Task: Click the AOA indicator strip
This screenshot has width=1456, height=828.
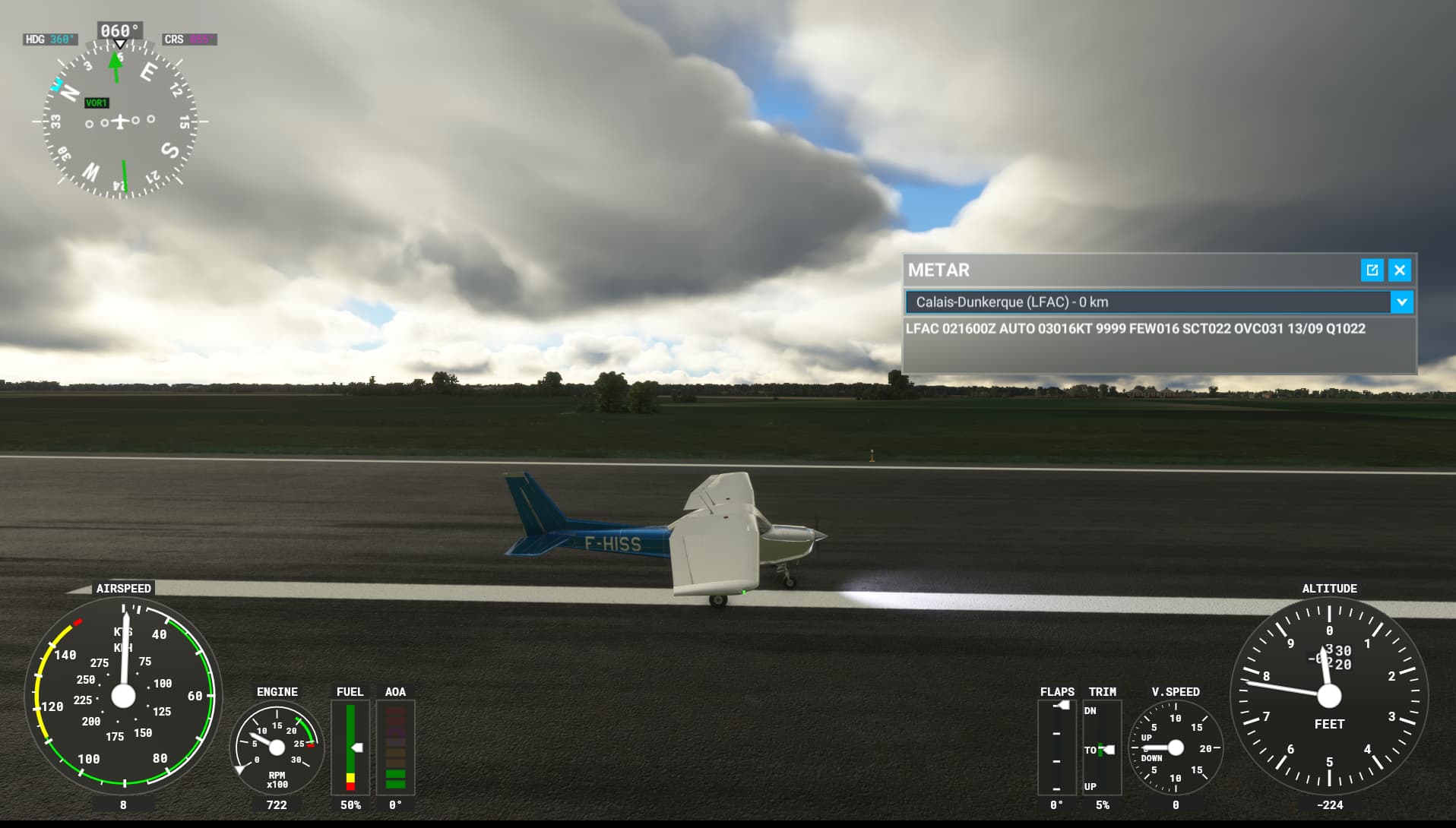Action: pos(395,748)
